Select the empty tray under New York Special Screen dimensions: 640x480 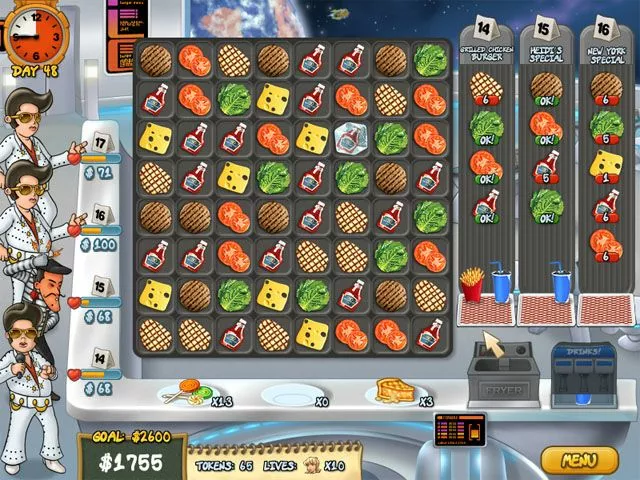tap(606, 308)
